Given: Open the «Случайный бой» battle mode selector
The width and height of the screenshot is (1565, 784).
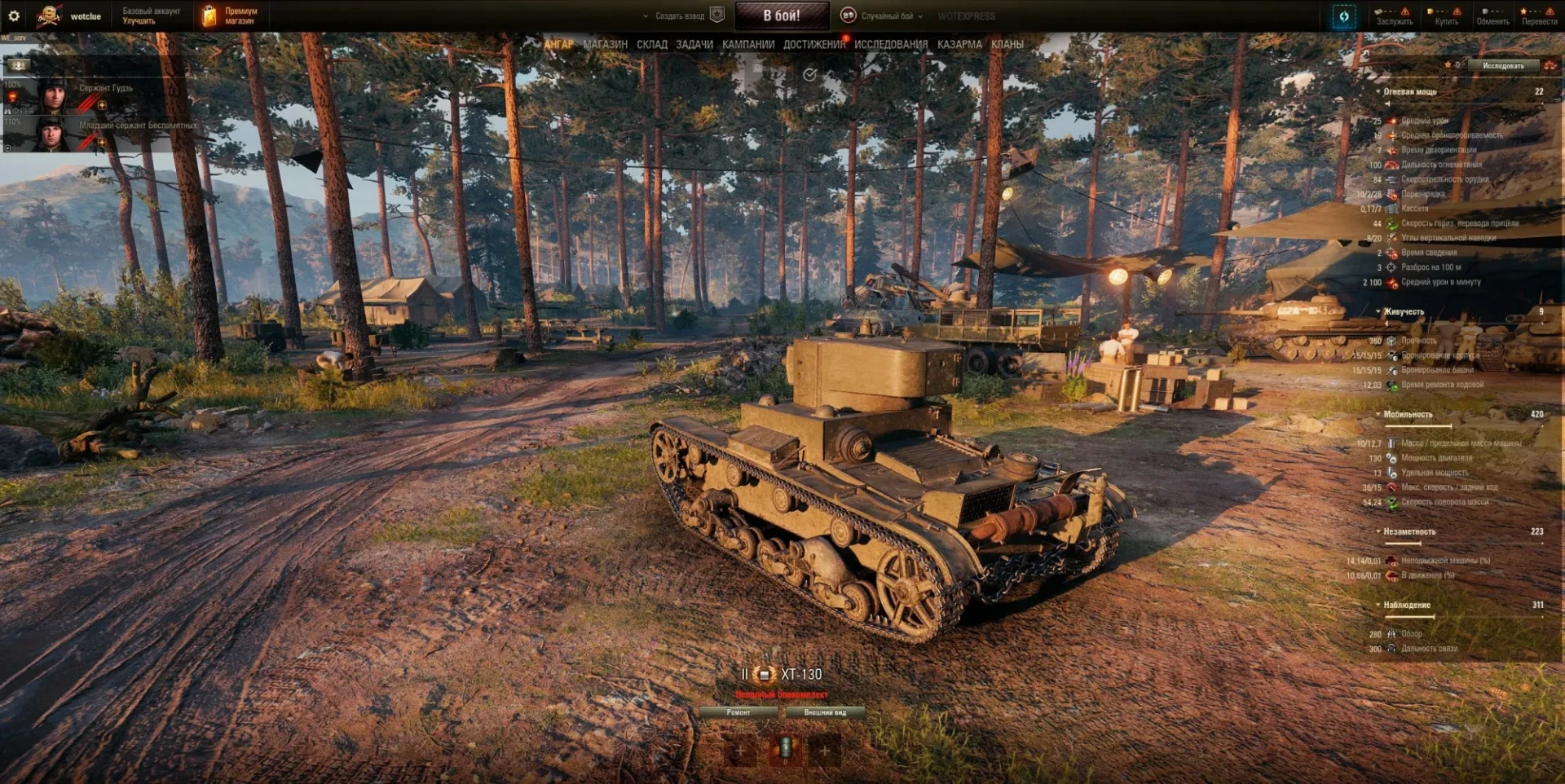Looking at the screenshot, I should tap(886, 16).
